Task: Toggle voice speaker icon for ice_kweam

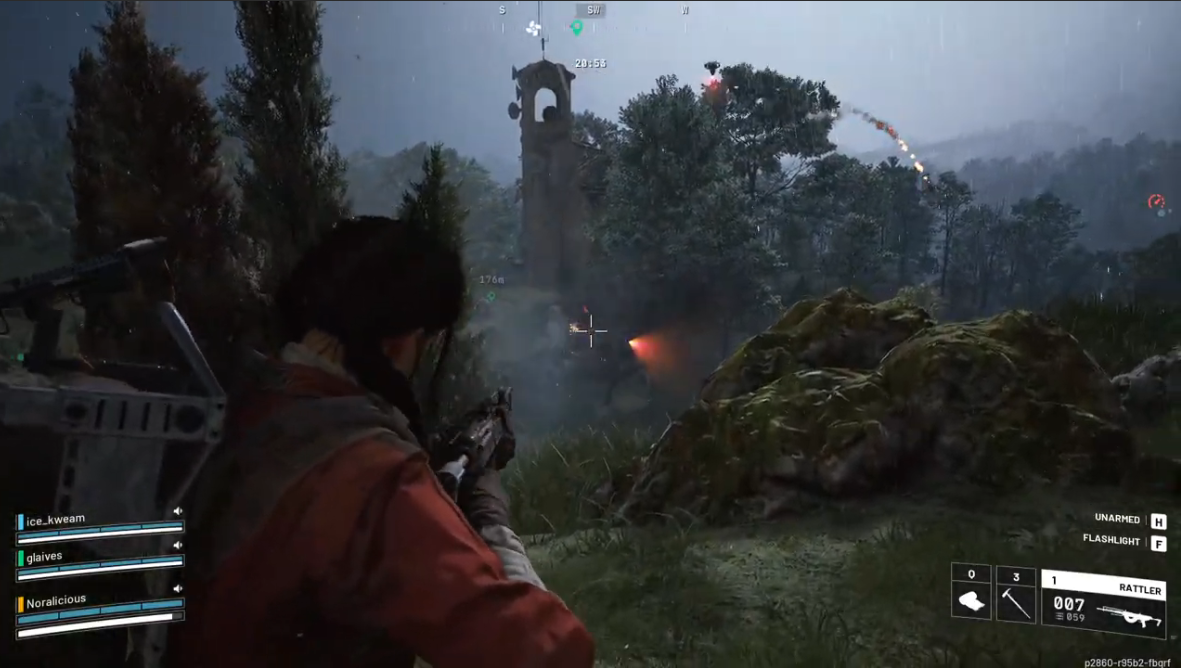Action: [177, 511]
